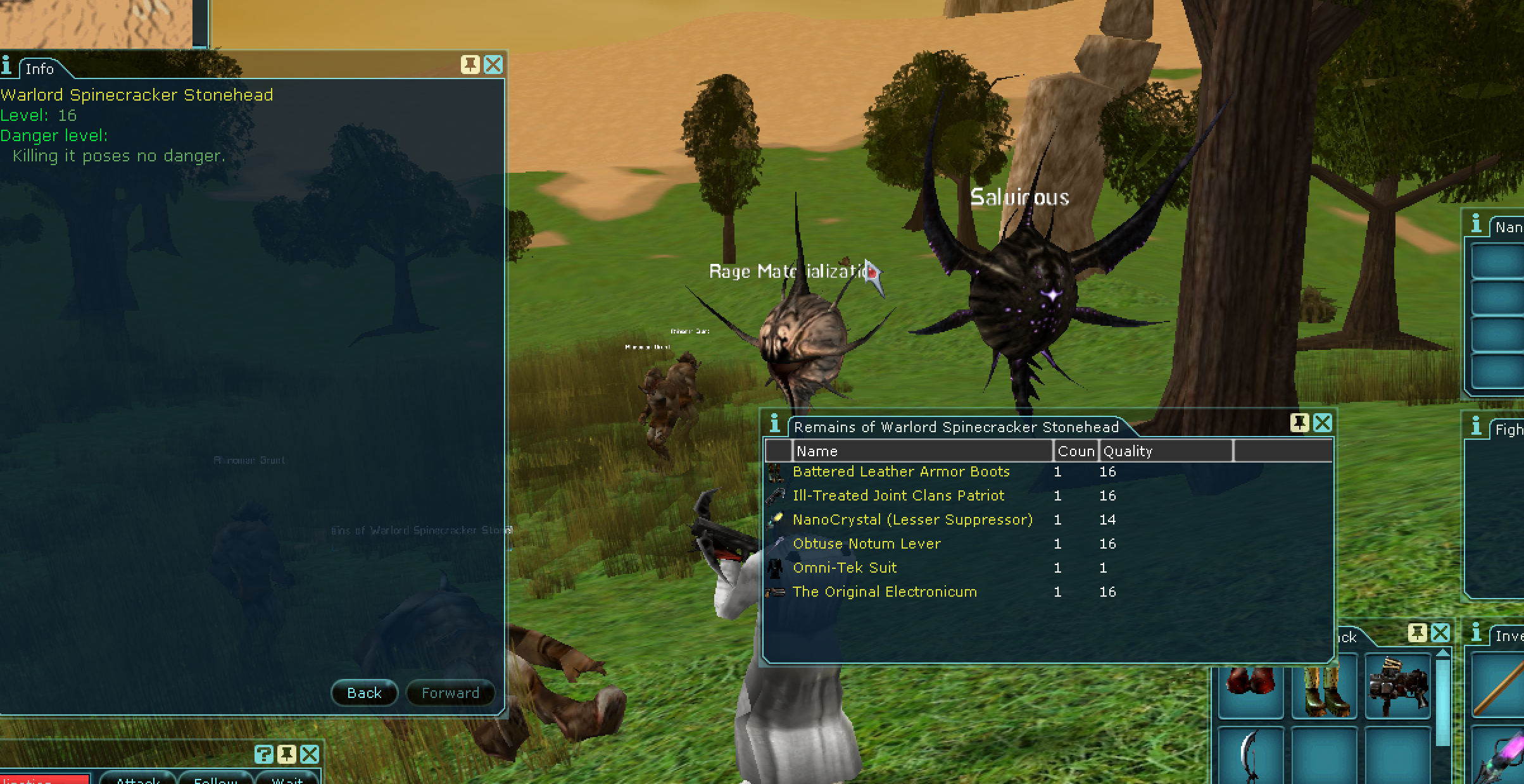Open help for the pet command window
The height and width of the screenshot is (784, 1524).
[x=264, y=754]
